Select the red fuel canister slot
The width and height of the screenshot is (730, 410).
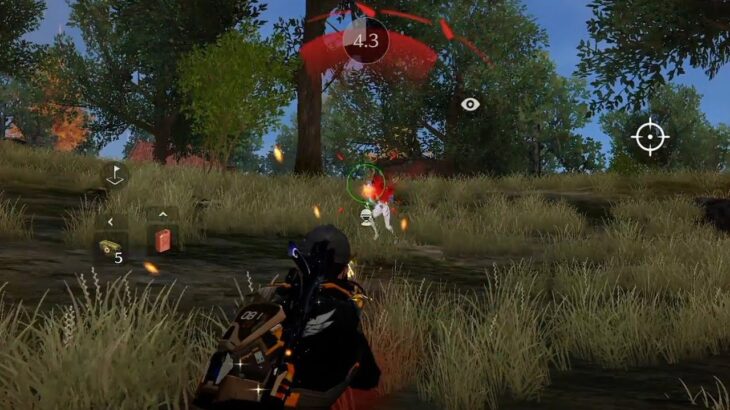click(161, 241)
